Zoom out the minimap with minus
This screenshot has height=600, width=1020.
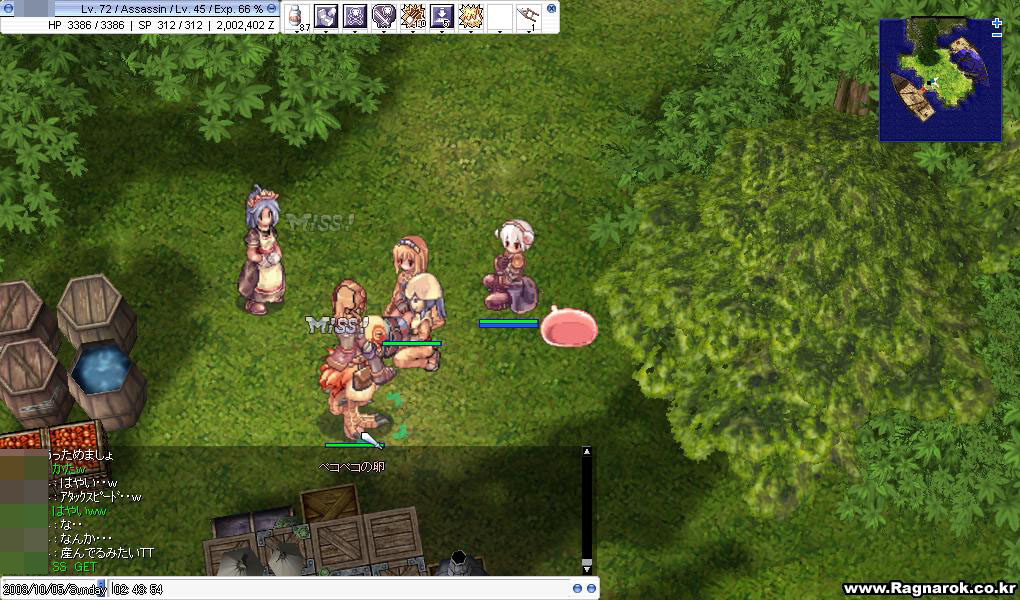pyautogui.click(x=996, y=35)
